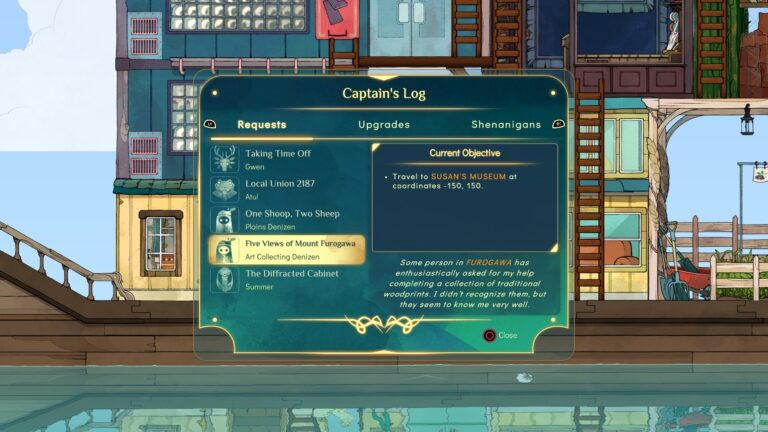Choose the Local Union 2187 request
This screenshot has height=432, width=768.
click(286, 189)
